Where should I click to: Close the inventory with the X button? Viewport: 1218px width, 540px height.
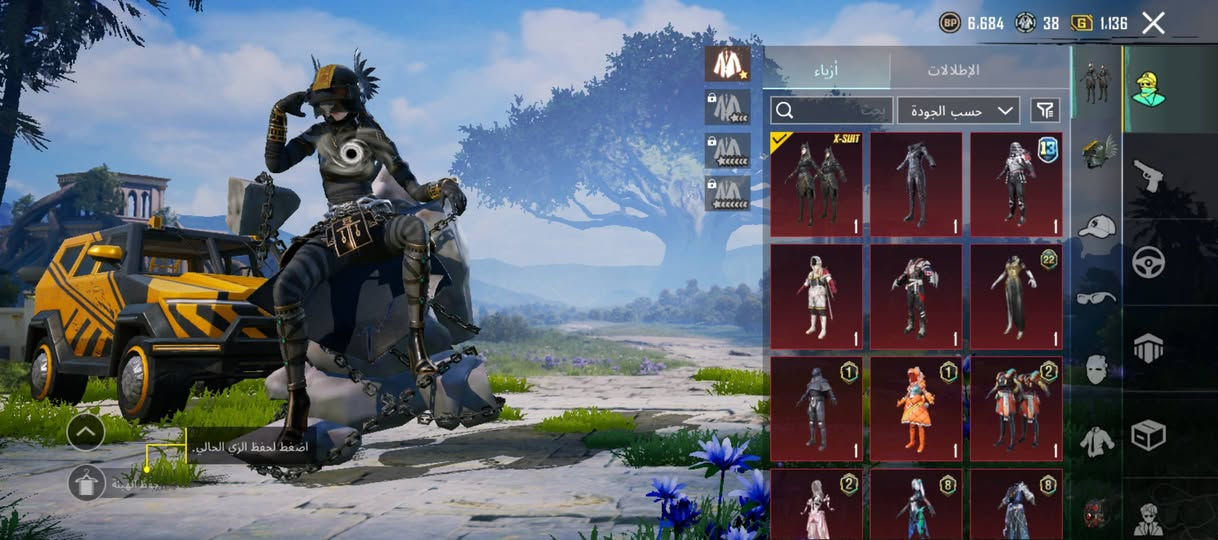click(1153, 23)
